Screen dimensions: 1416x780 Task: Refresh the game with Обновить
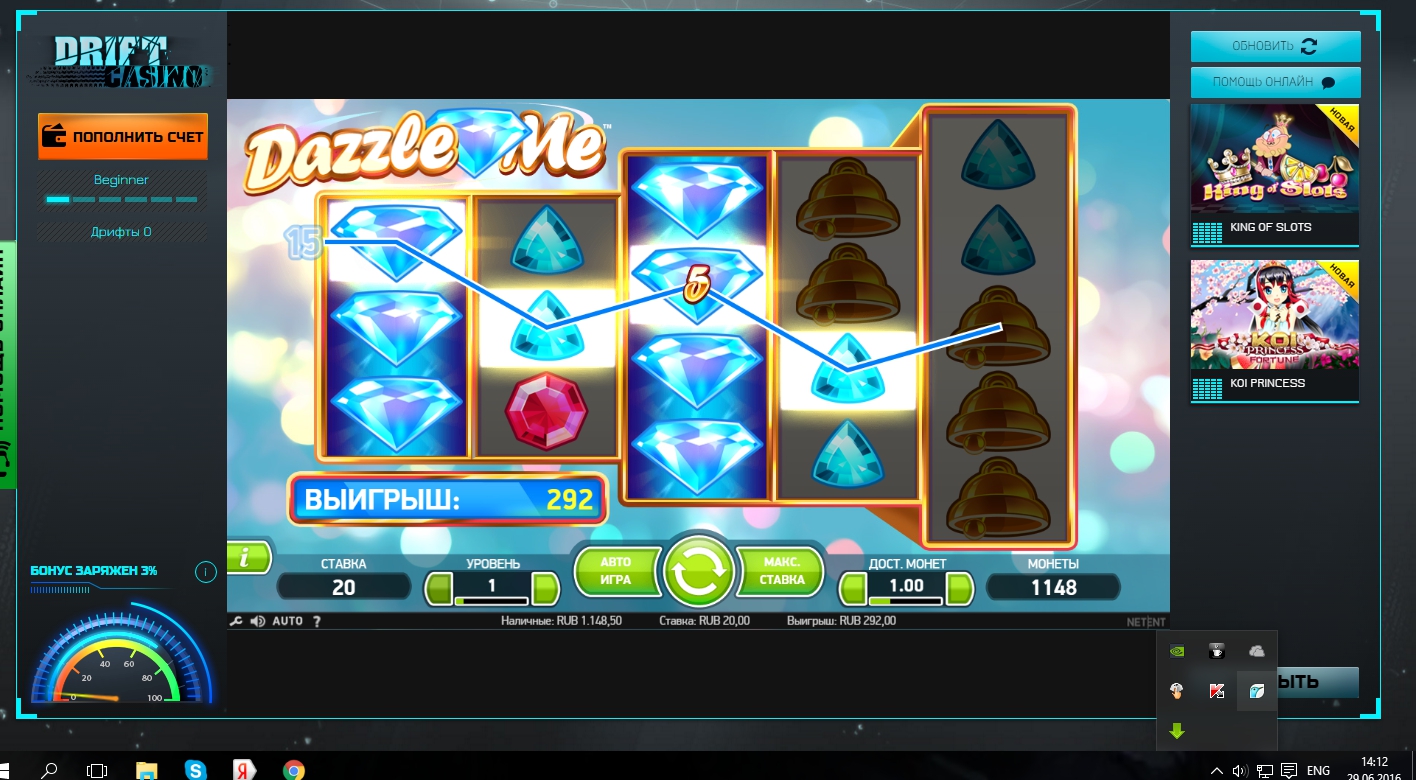tap(1275, 46)
